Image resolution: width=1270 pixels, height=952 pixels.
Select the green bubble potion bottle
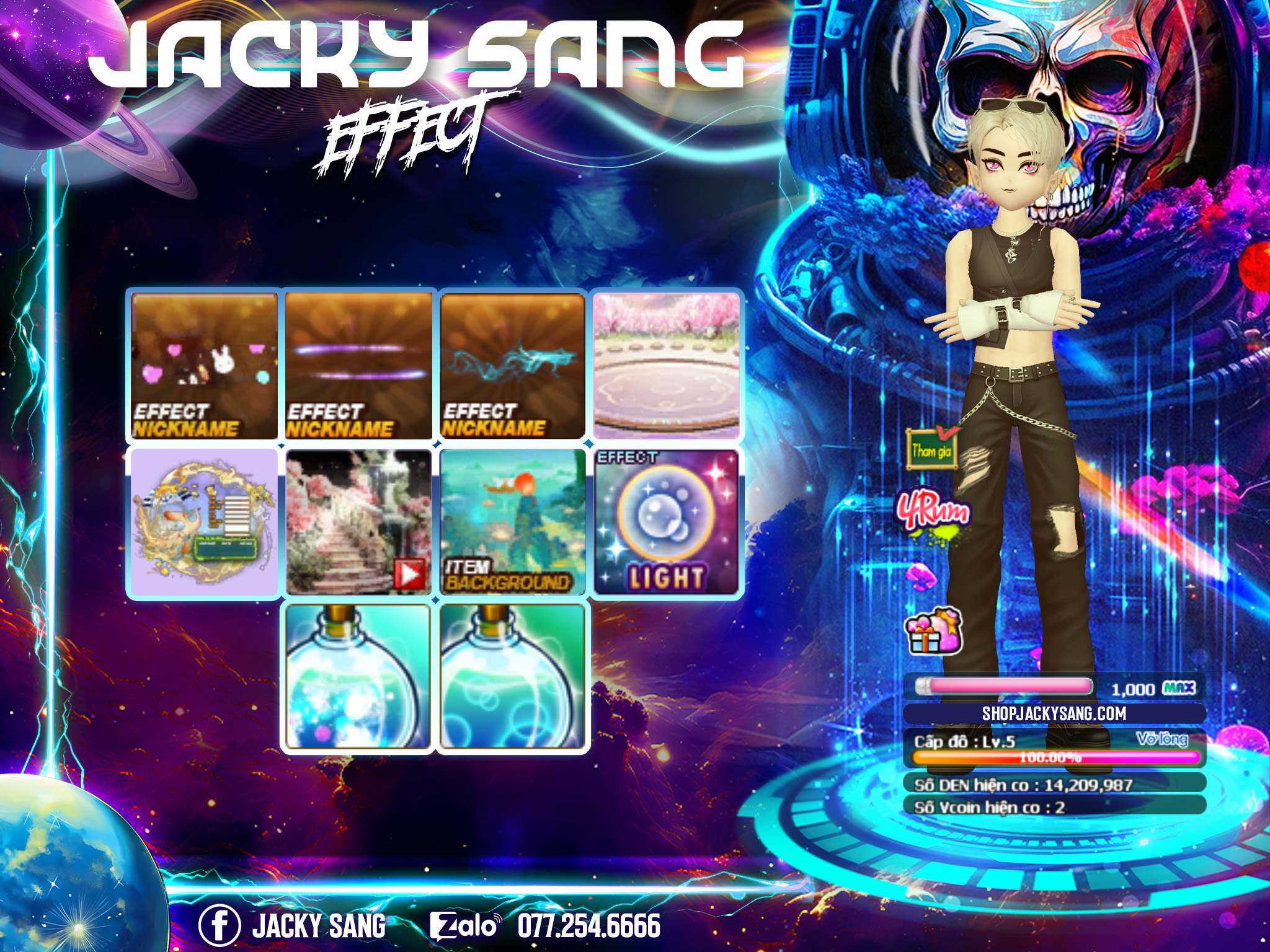click(512, 677)
